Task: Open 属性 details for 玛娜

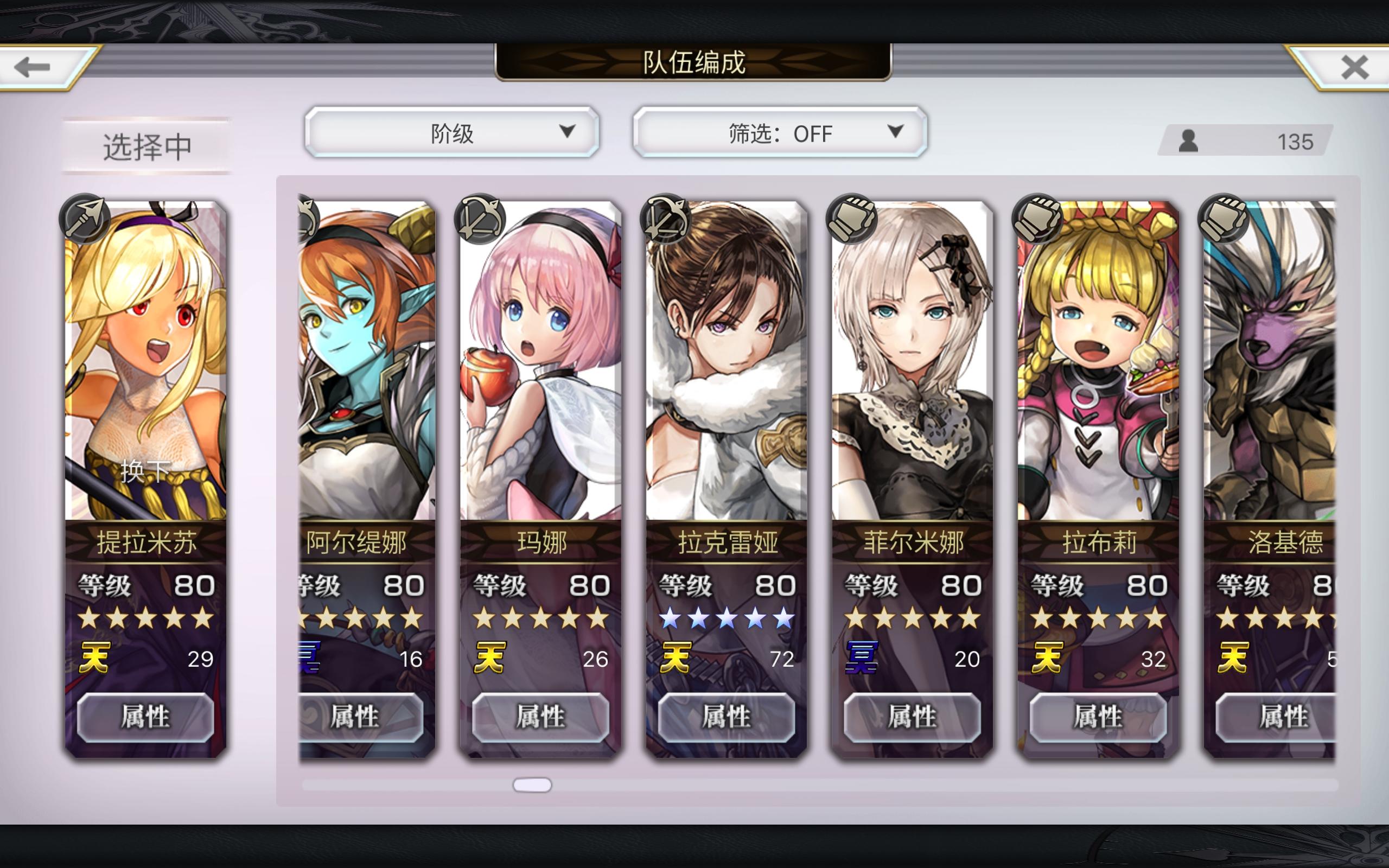Action: [539, 717]
